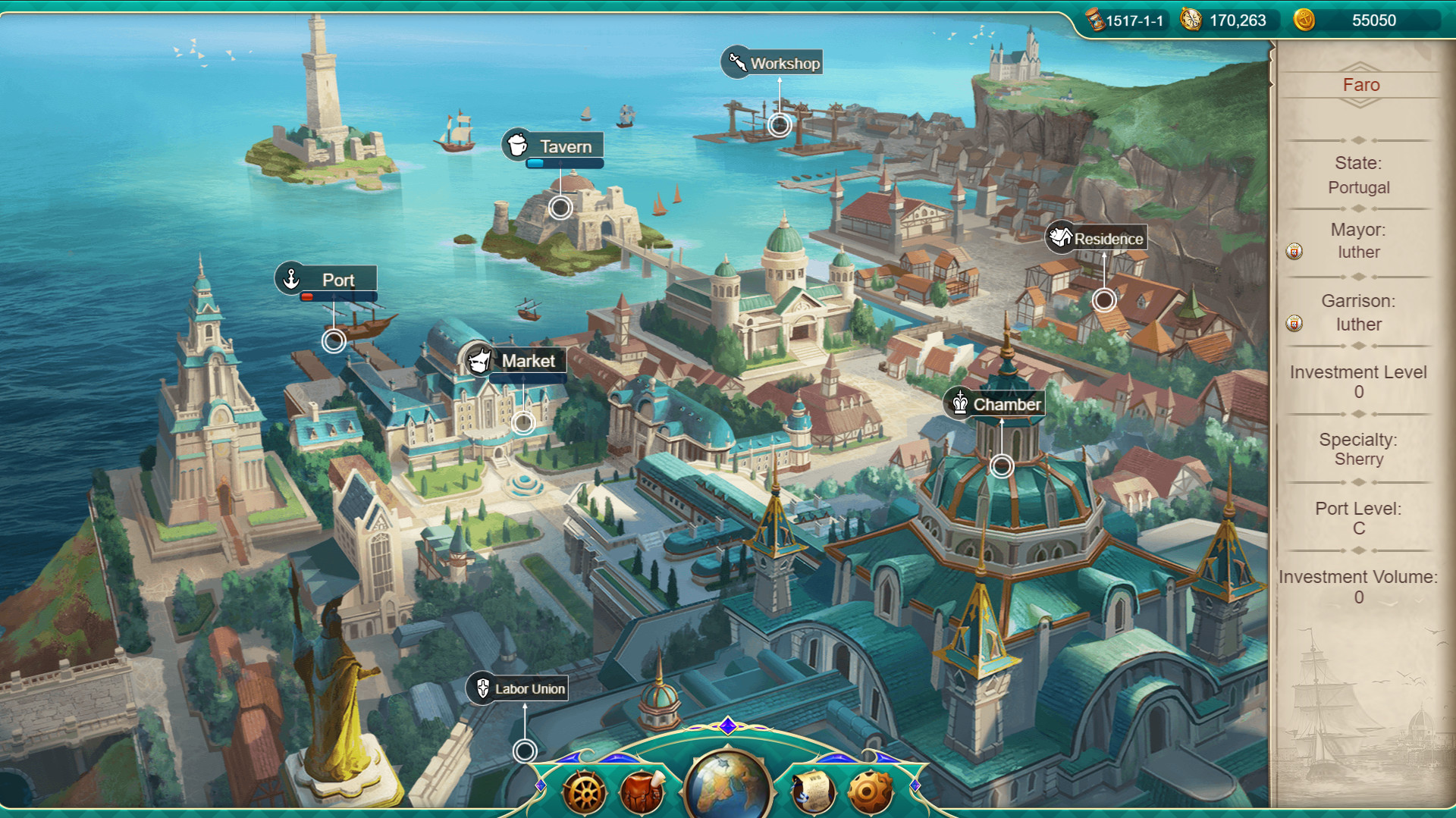Visit the Market building marker
Image resolution: width=1456 pixels, height=818 pixels.
pos(480,361)
